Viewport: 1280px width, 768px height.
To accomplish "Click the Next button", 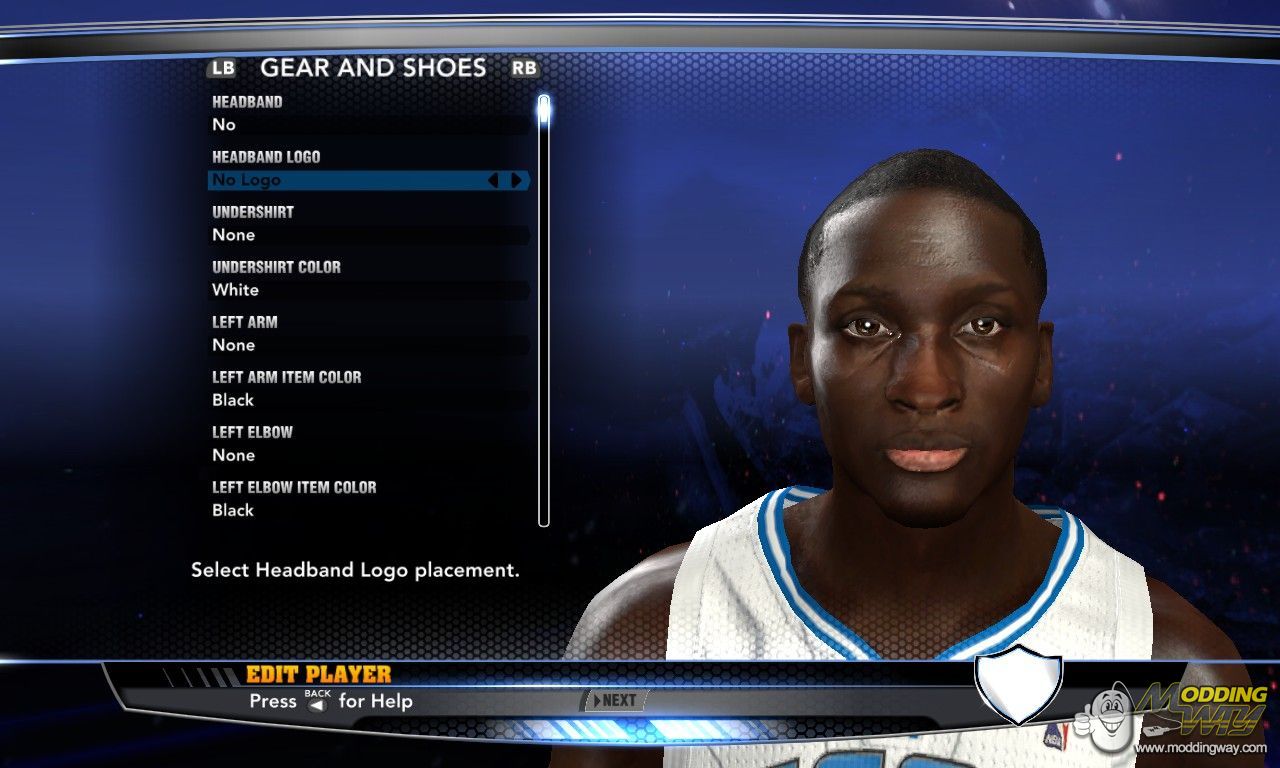I will [x=613, y=701].
